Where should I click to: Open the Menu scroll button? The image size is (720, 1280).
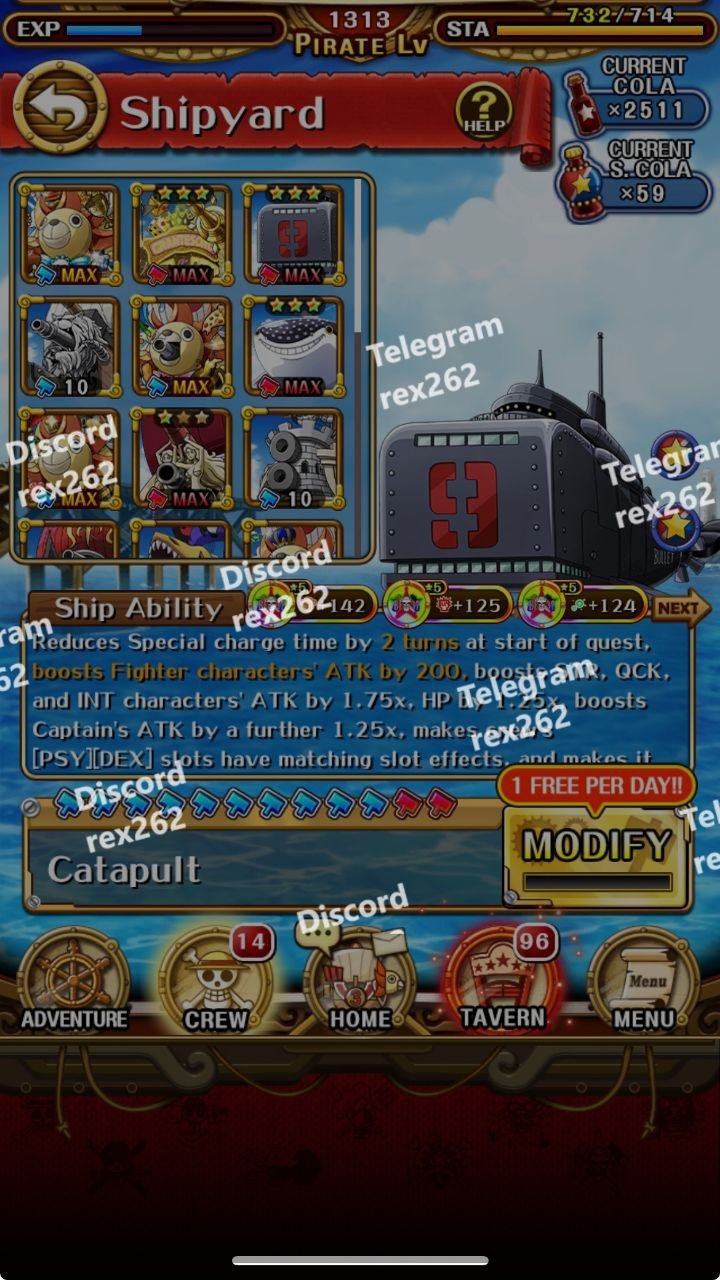tap(644, 982)
